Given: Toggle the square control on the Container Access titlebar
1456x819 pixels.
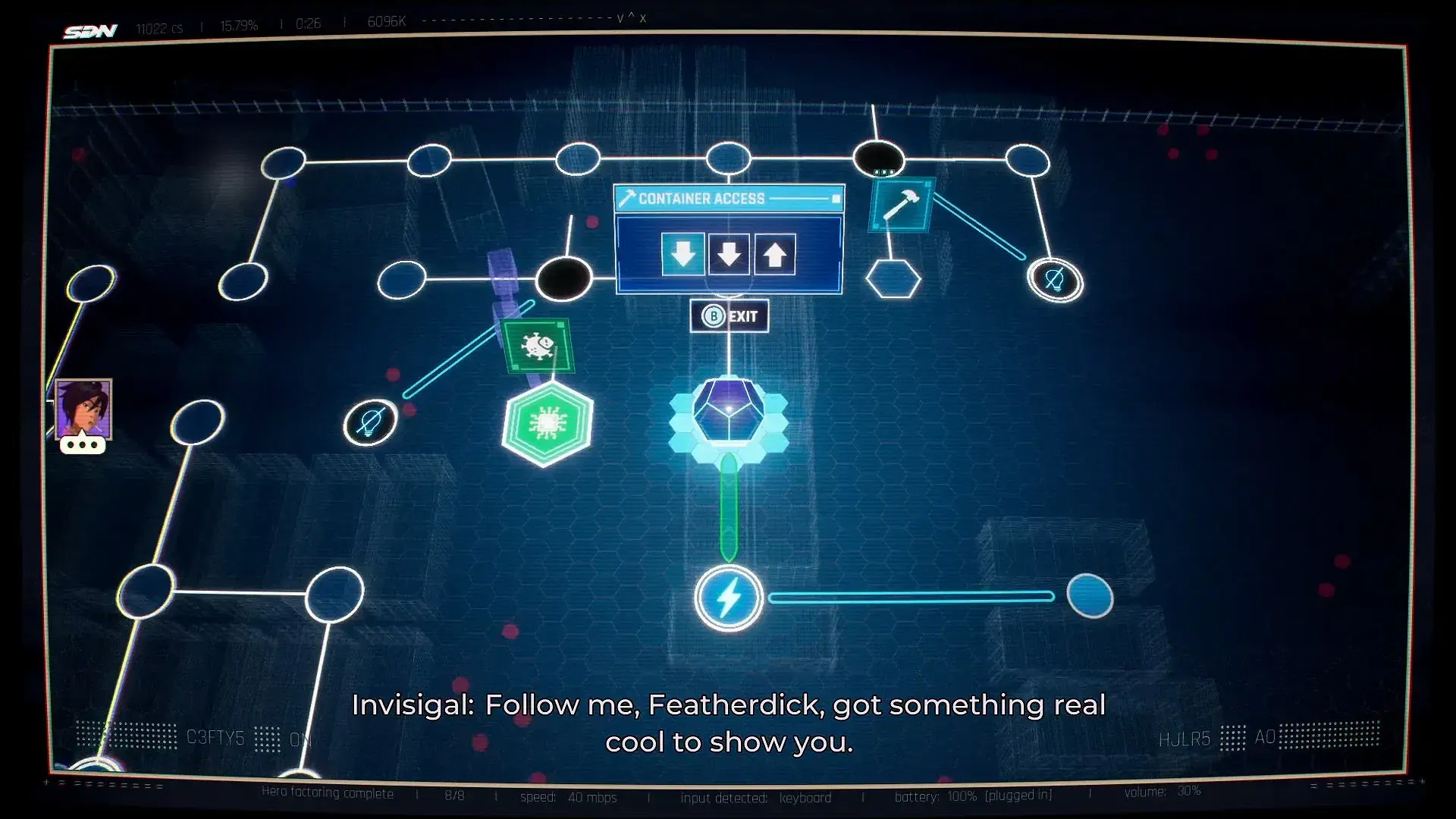Looking at the screenshot, I should pos(836,198).
